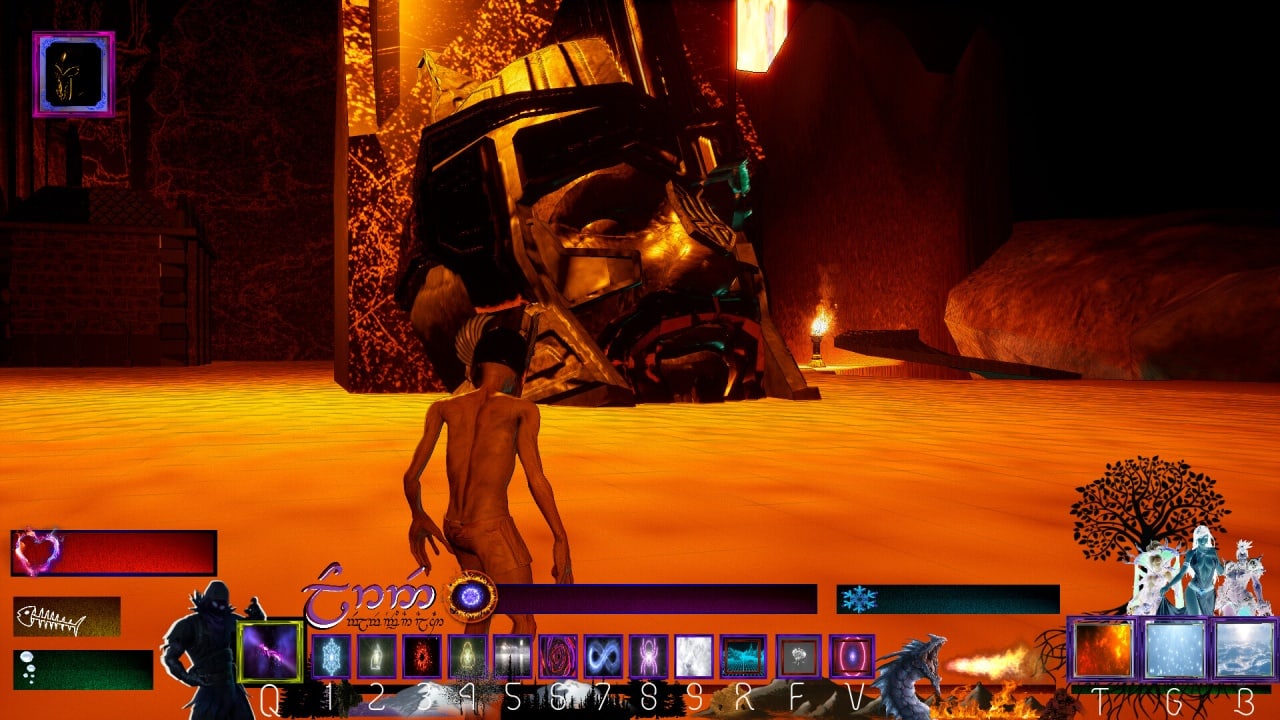Use the grey smoke puff ability
Image resolution: width=1280 pixels, height=720 pixels.
[x=798, y=657]
